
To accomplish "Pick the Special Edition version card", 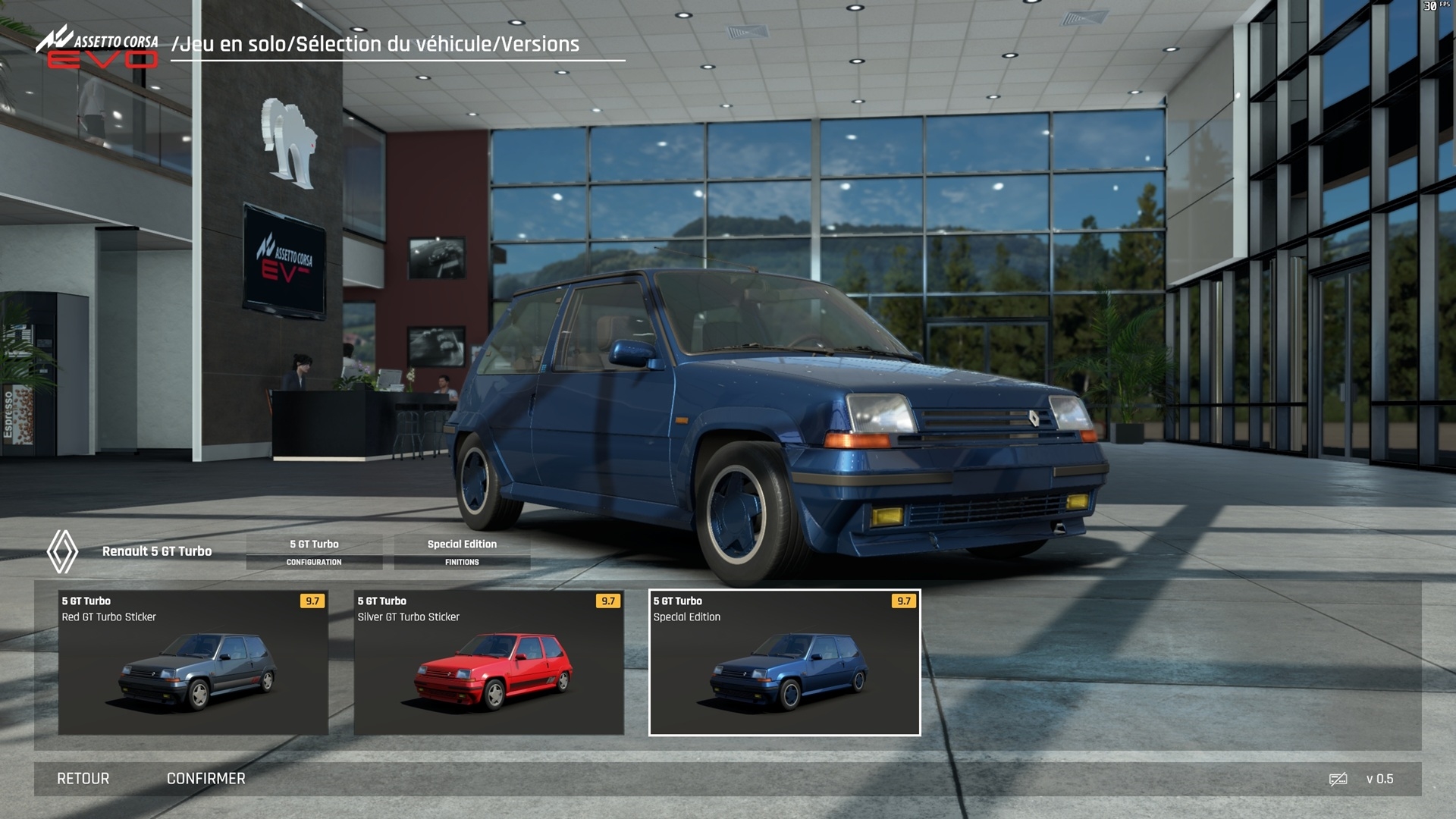I will pyautogui.click(x=785, y=662).
